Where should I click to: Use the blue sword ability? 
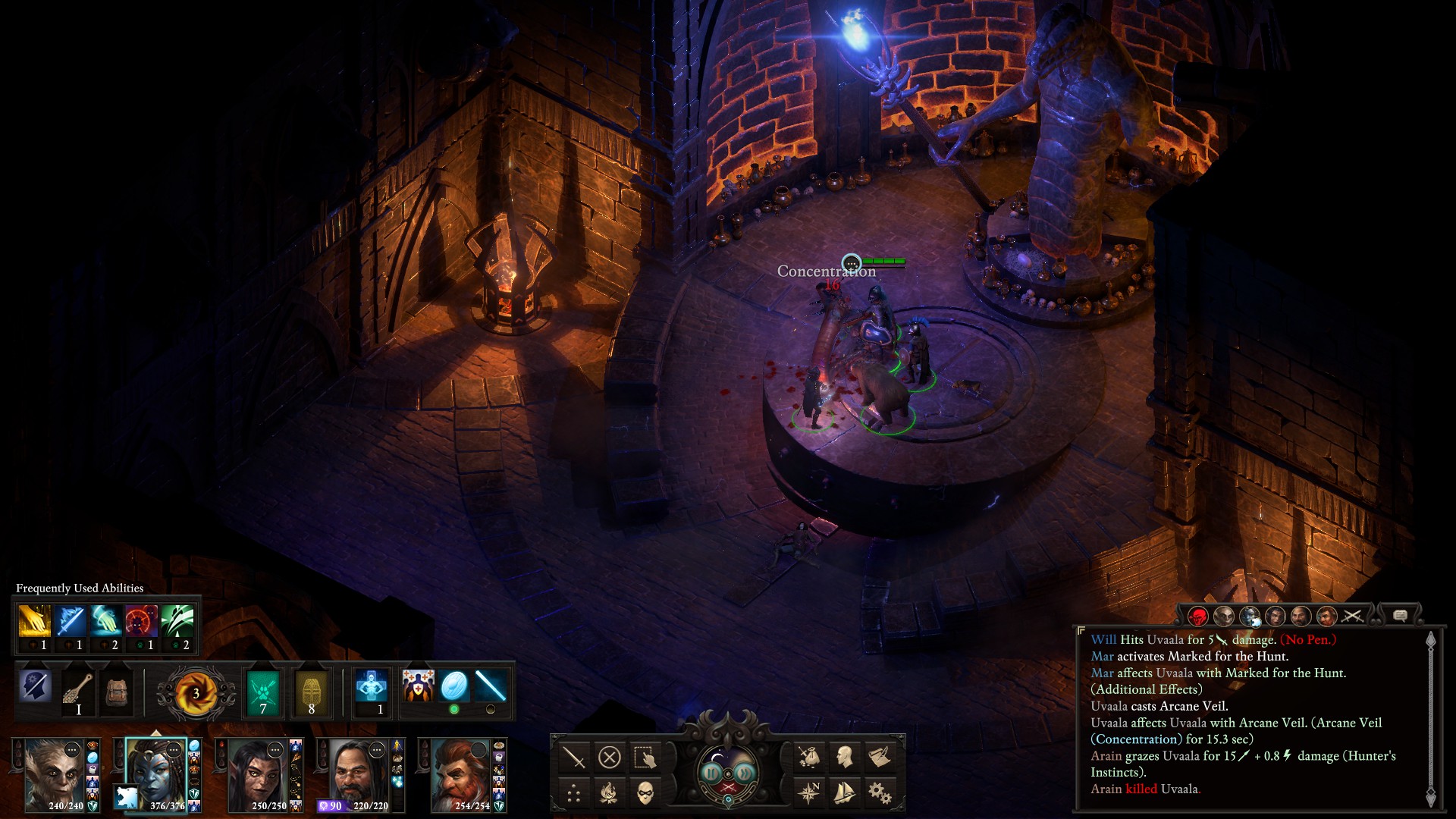(x=70, y=622)
